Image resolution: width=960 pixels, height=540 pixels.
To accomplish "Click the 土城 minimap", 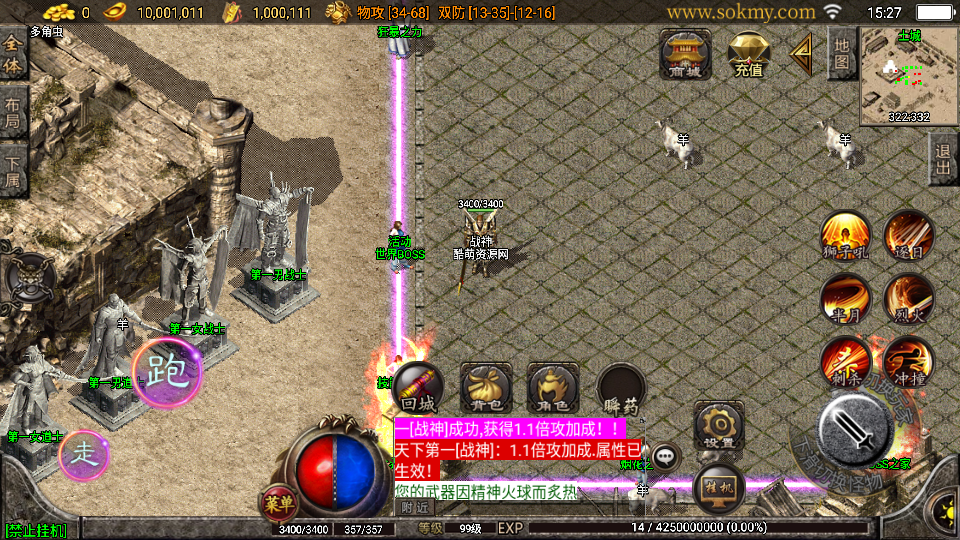I will 909,75.
